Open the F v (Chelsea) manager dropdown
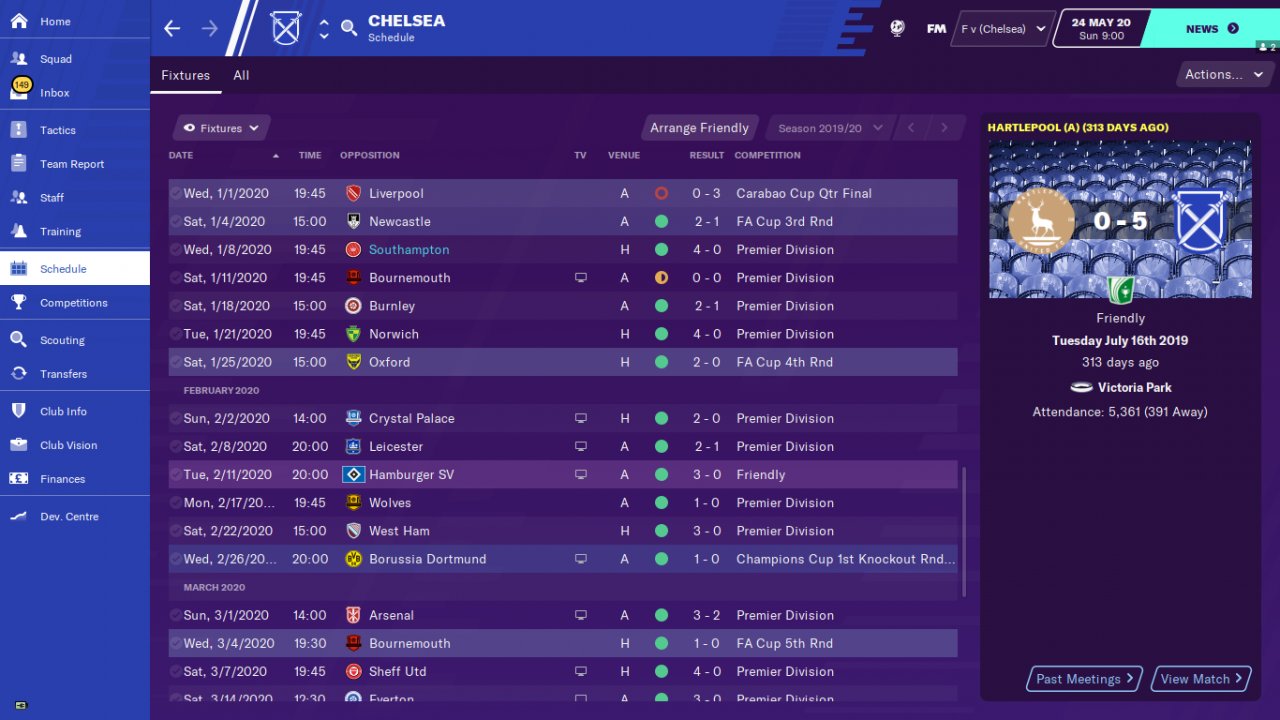The width and height of the screenshot is (1280, 720). (1002, 29)
